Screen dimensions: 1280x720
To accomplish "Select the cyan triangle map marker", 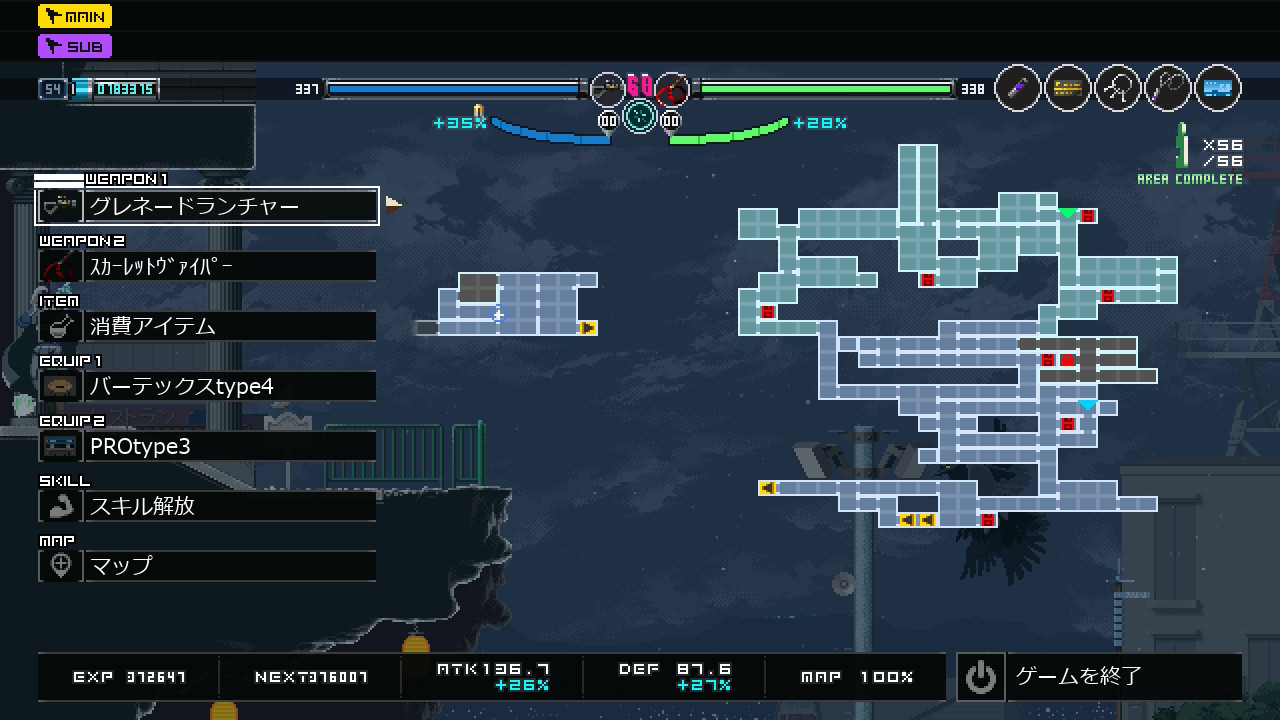I will 1088,405.
